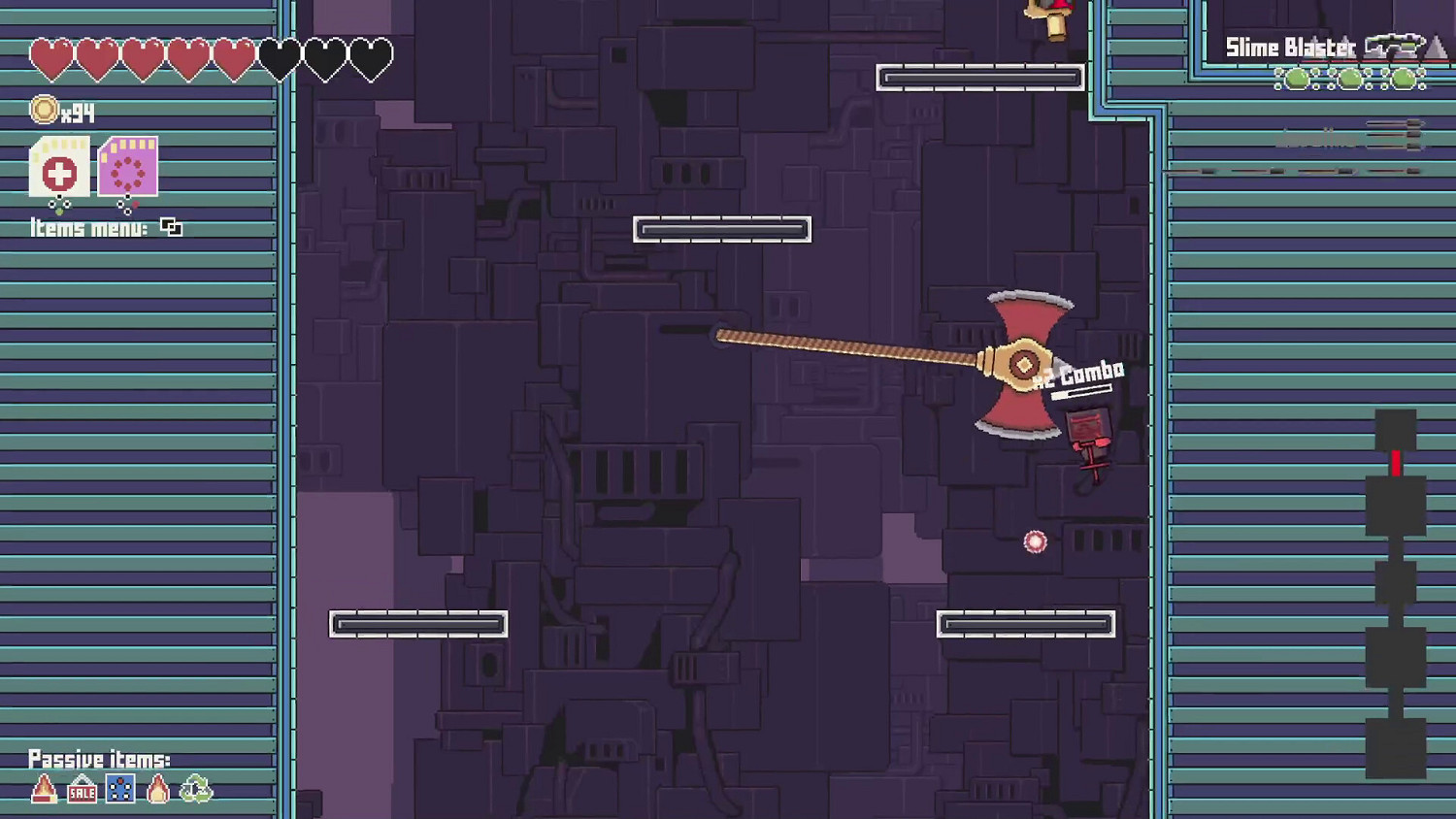Screen dimensions: 1456x819
Task: Select the flame passive item icon
Action: [x=157, y=789]
